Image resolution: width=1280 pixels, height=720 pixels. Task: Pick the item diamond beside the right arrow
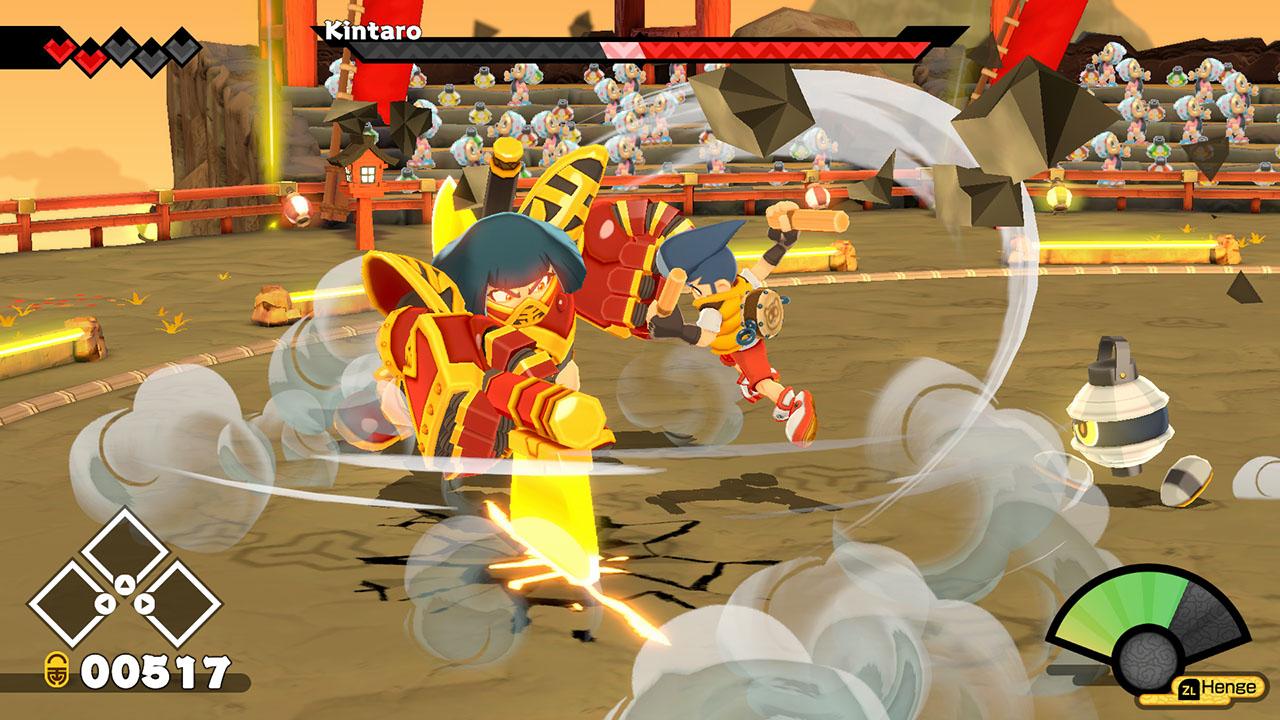[179, 603]
